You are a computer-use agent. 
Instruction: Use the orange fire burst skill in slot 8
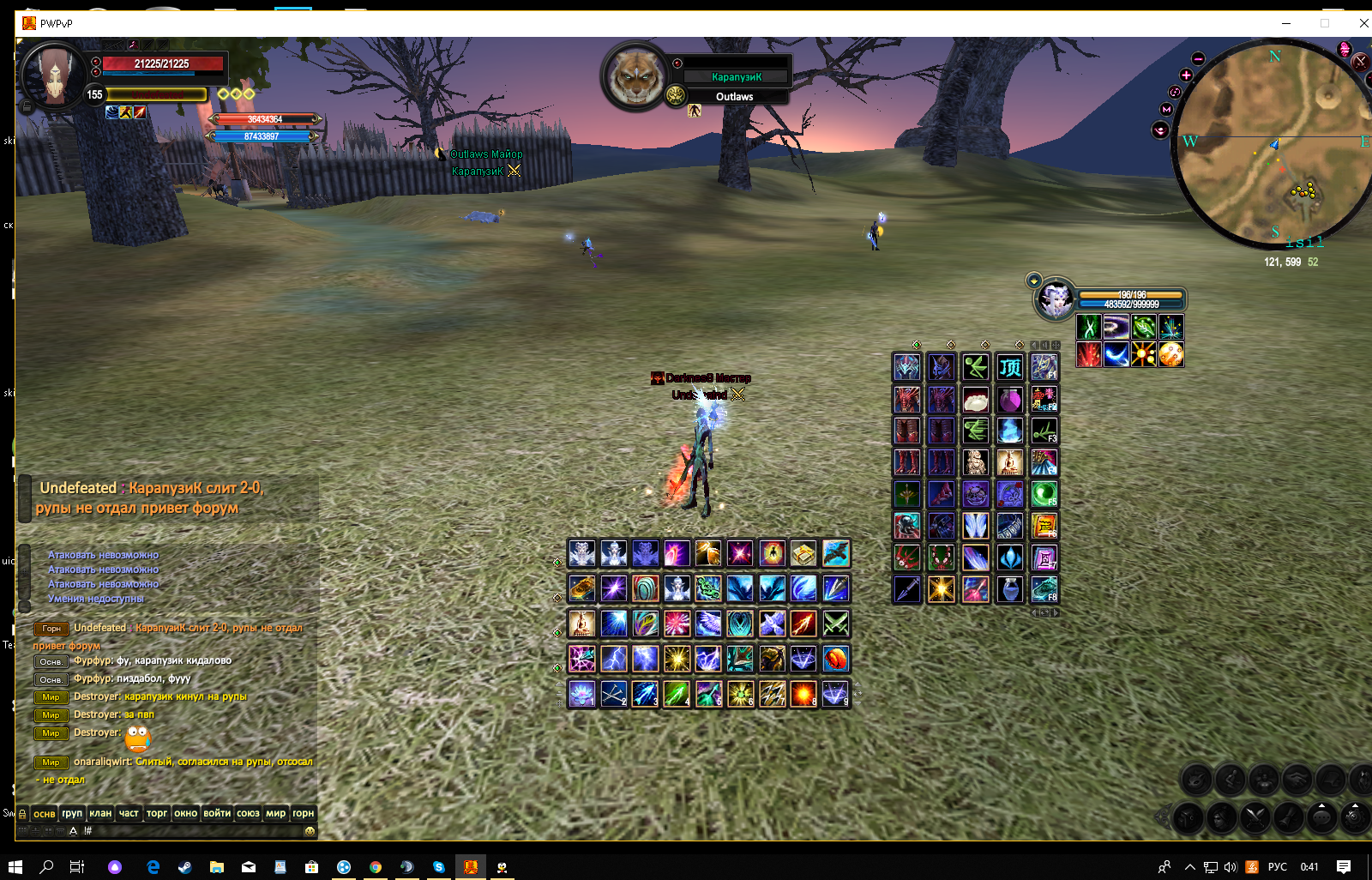pyautogui.click(x=803, y=693)
